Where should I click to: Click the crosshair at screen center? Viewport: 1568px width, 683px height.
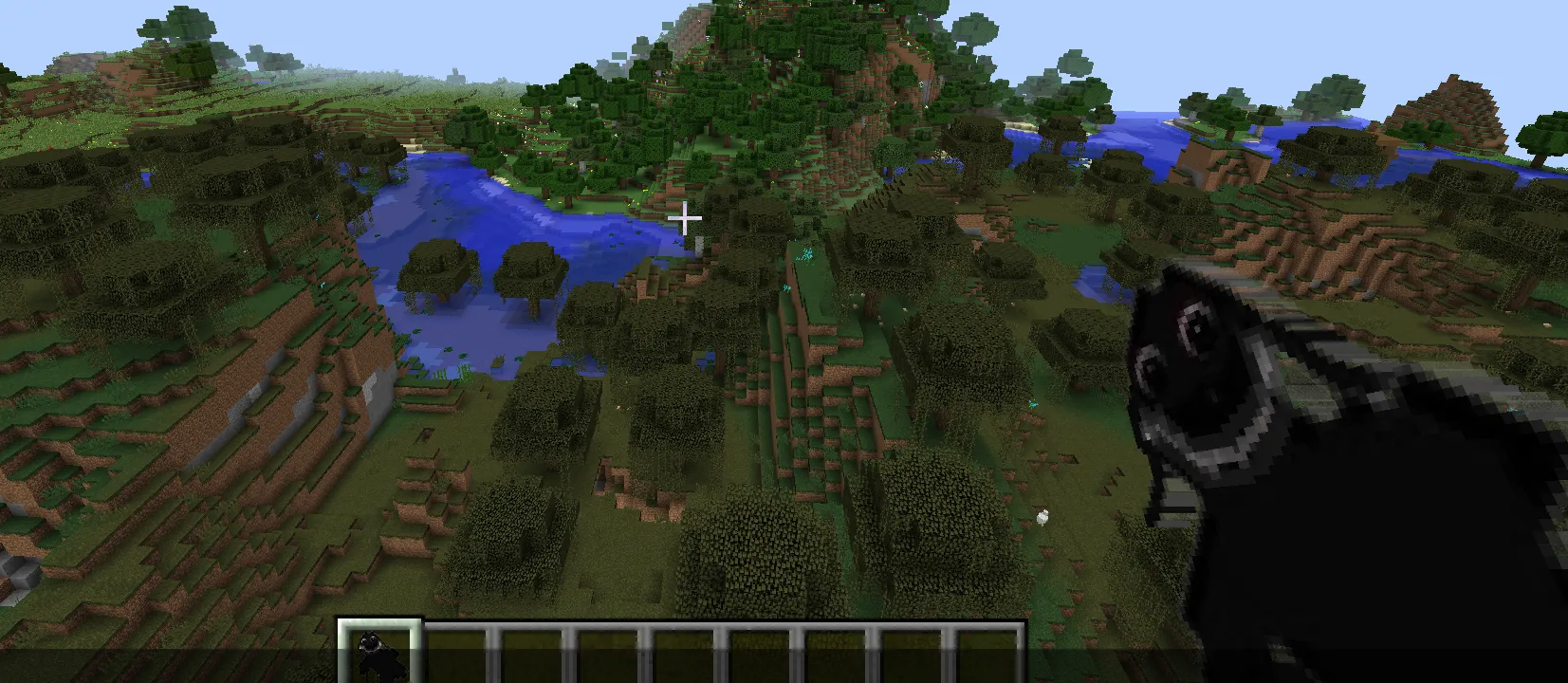pyautogui.click(x=685, y=218)
